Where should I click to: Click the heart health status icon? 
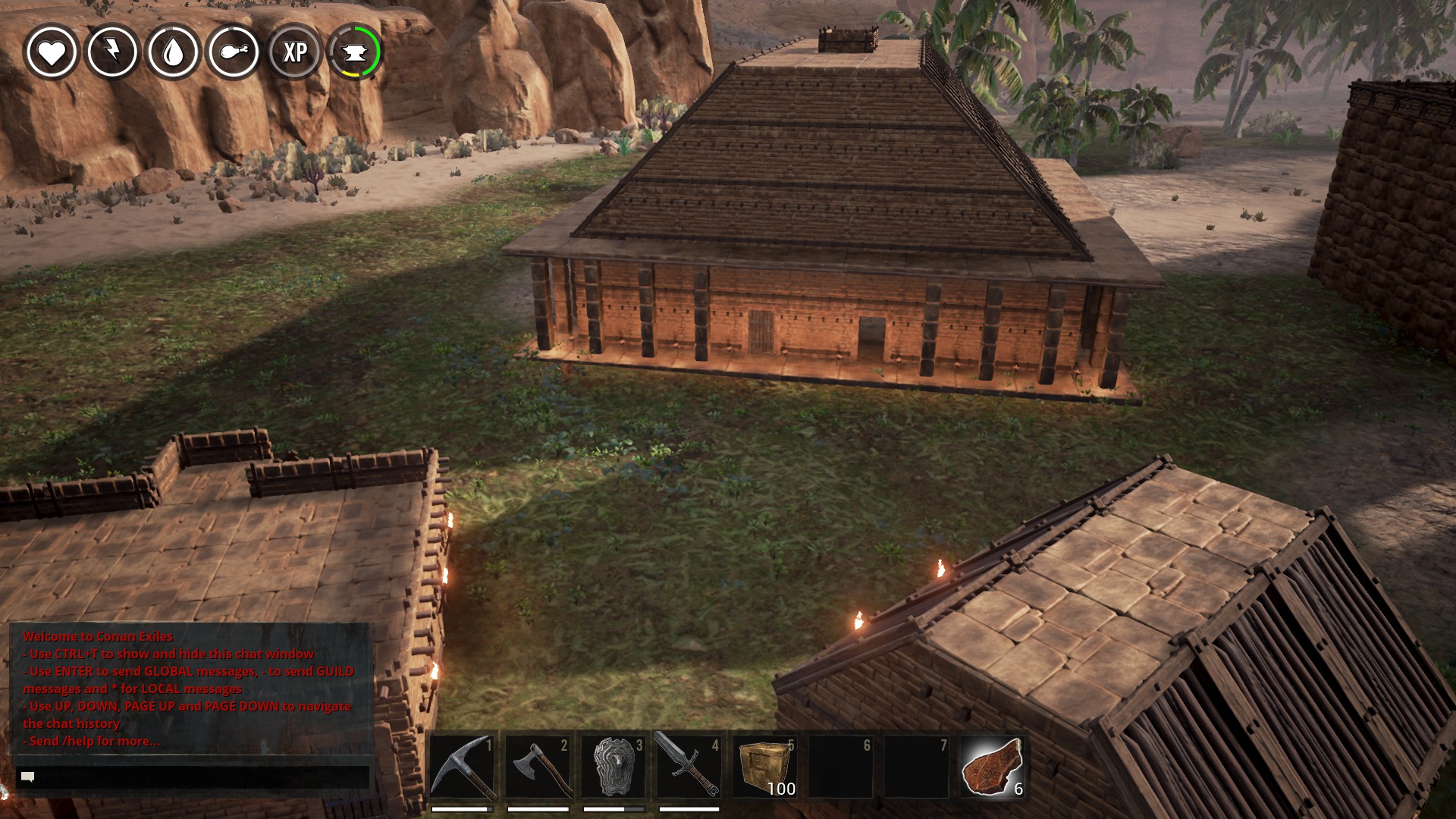52,52
